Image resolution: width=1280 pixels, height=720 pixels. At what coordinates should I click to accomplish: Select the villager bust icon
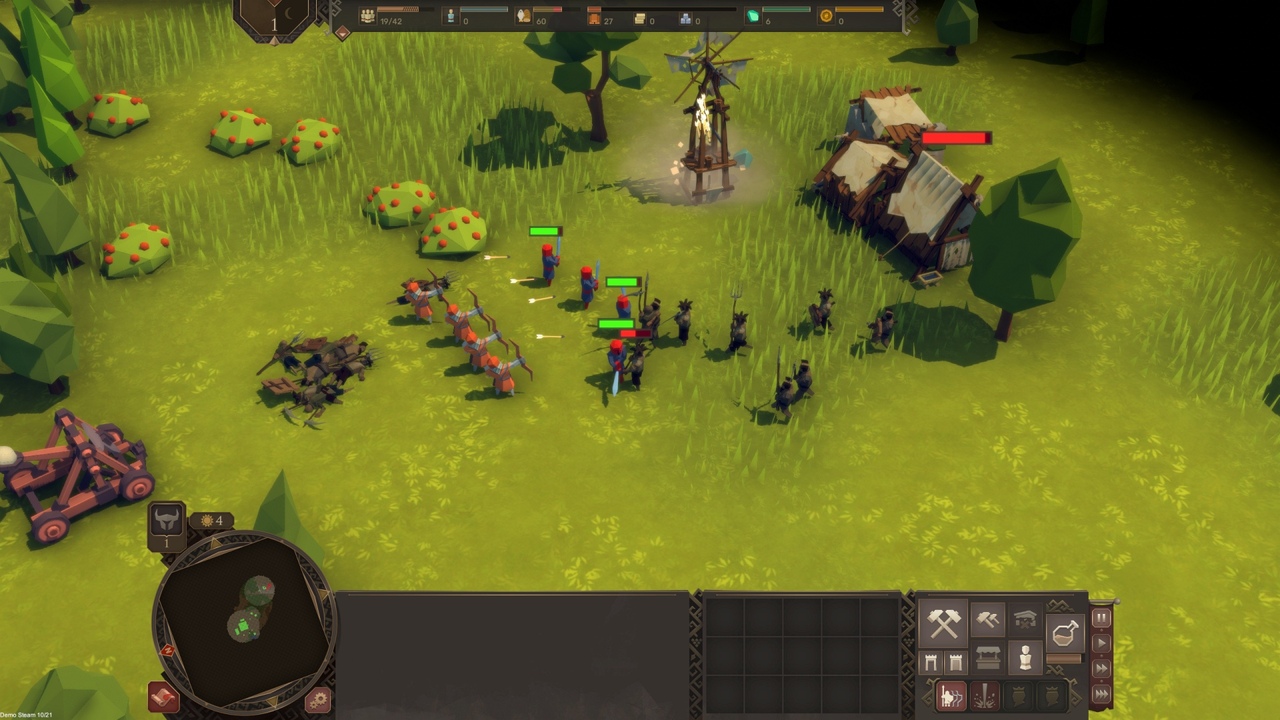(x=1025, y=658)
